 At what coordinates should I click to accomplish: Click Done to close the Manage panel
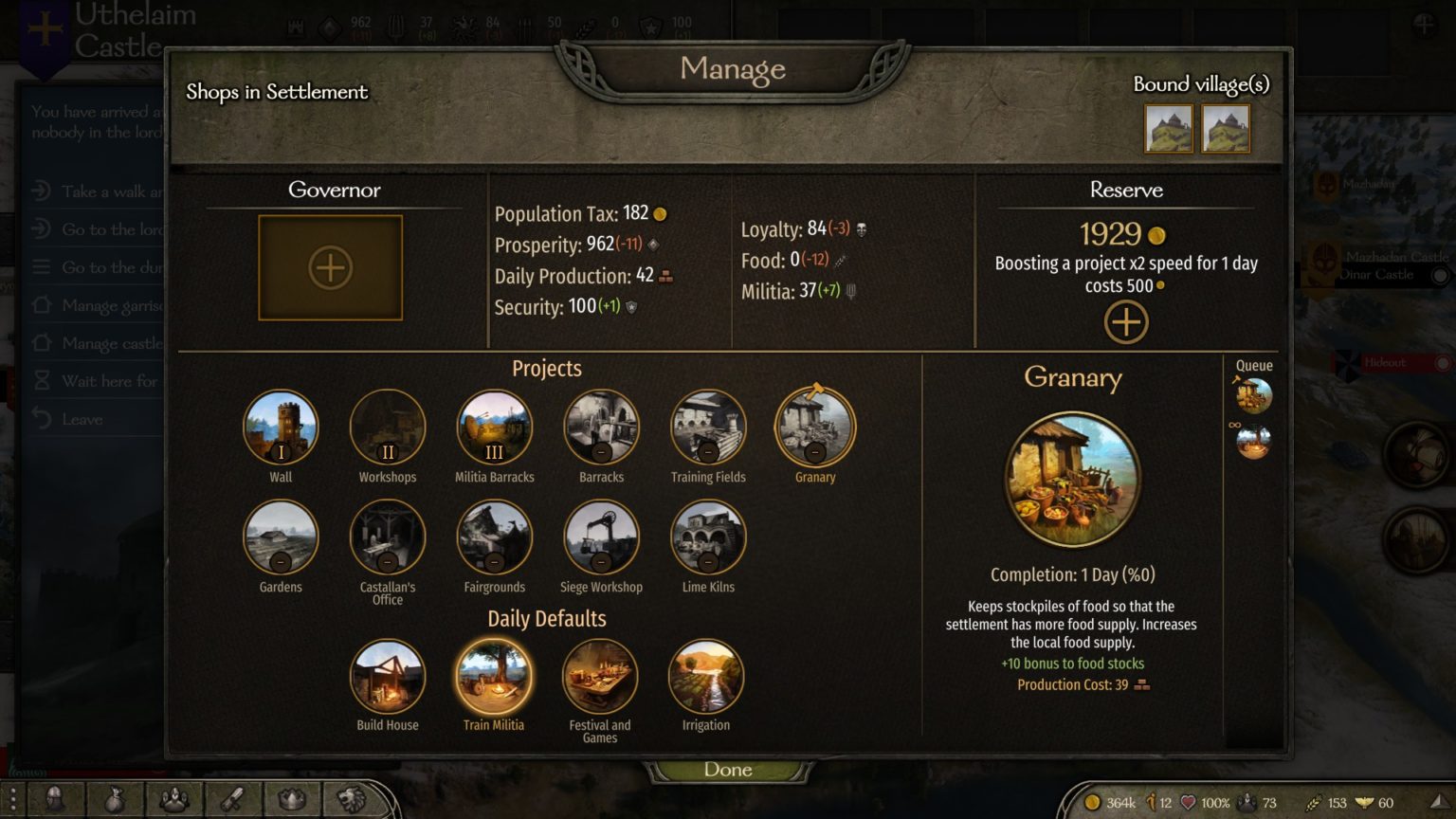(728, 770)
